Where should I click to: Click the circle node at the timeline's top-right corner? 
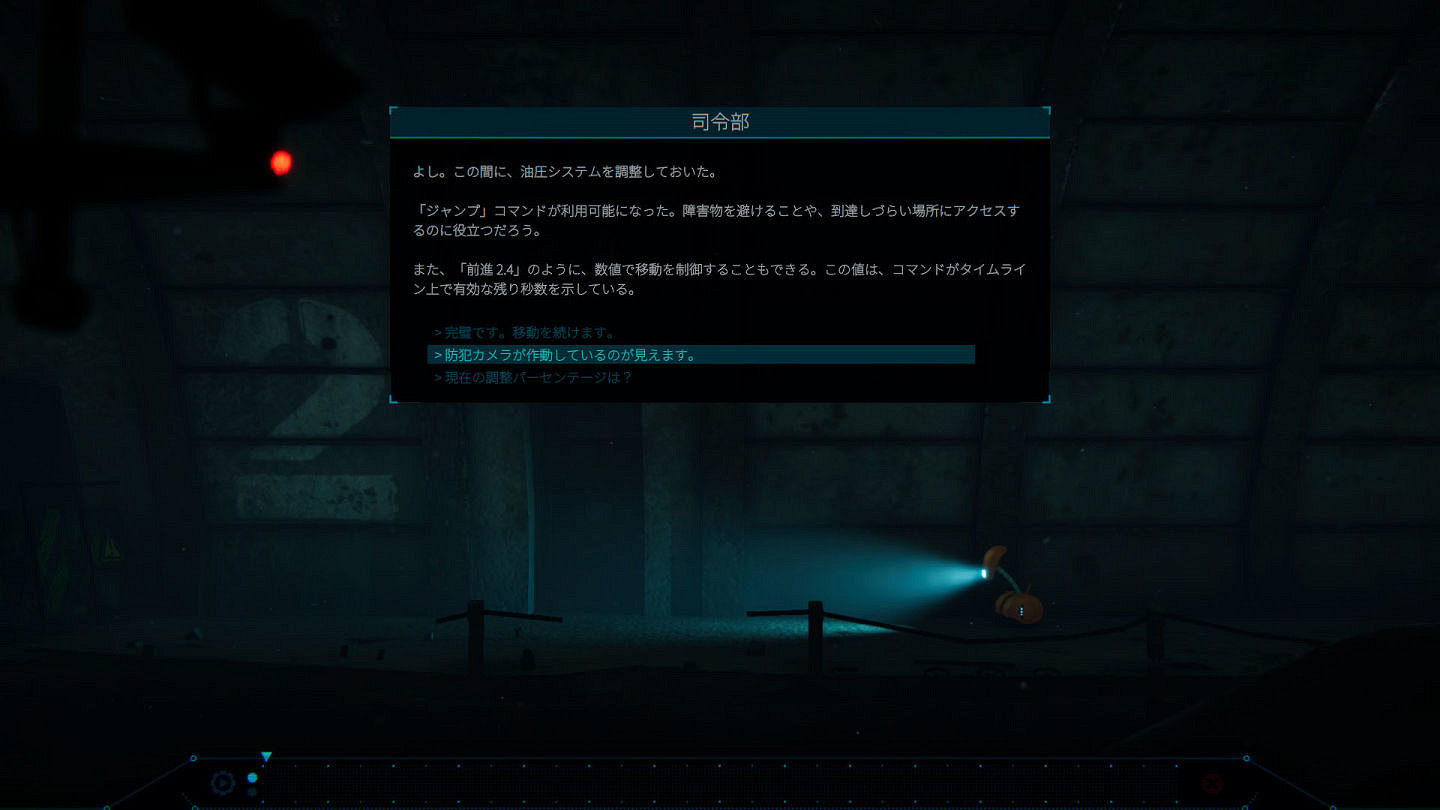1247,758
